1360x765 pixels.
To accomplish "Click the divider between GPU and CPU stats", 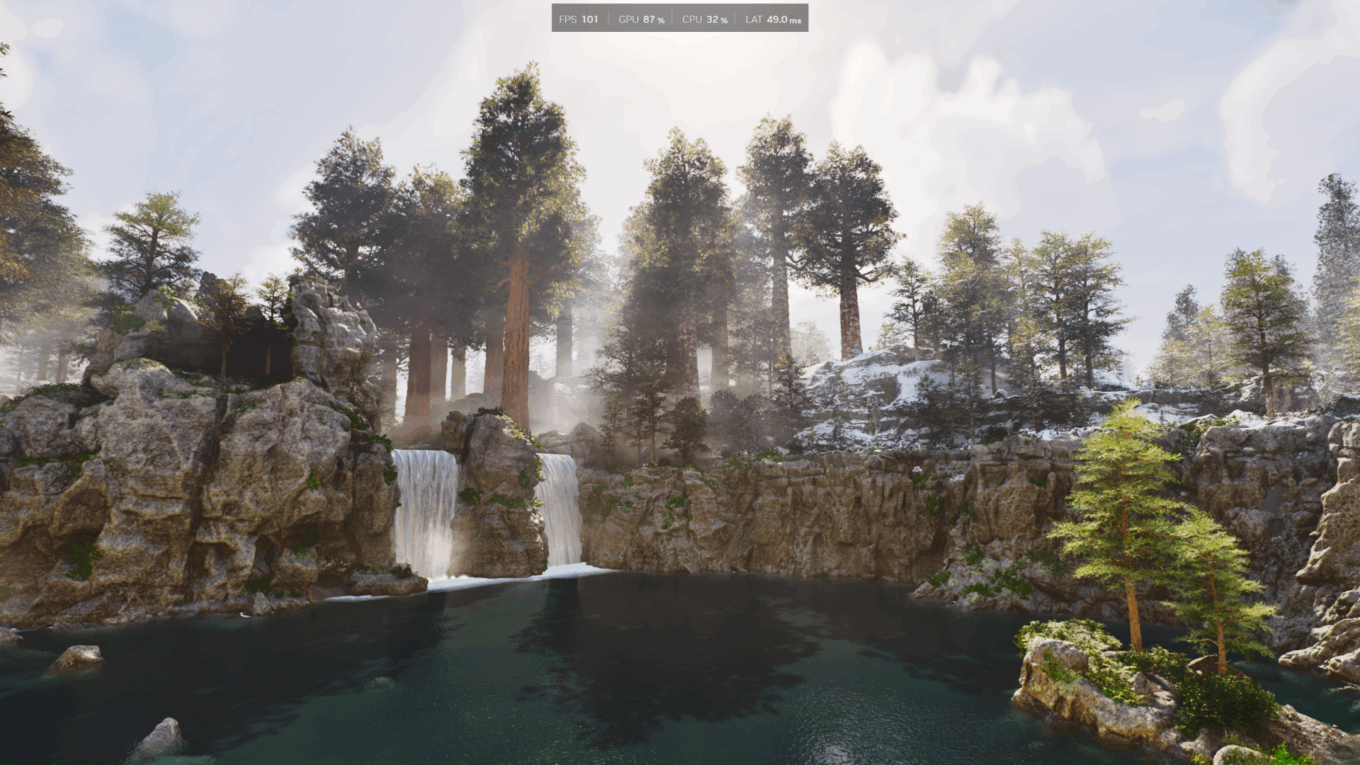I will pos(672,18).
